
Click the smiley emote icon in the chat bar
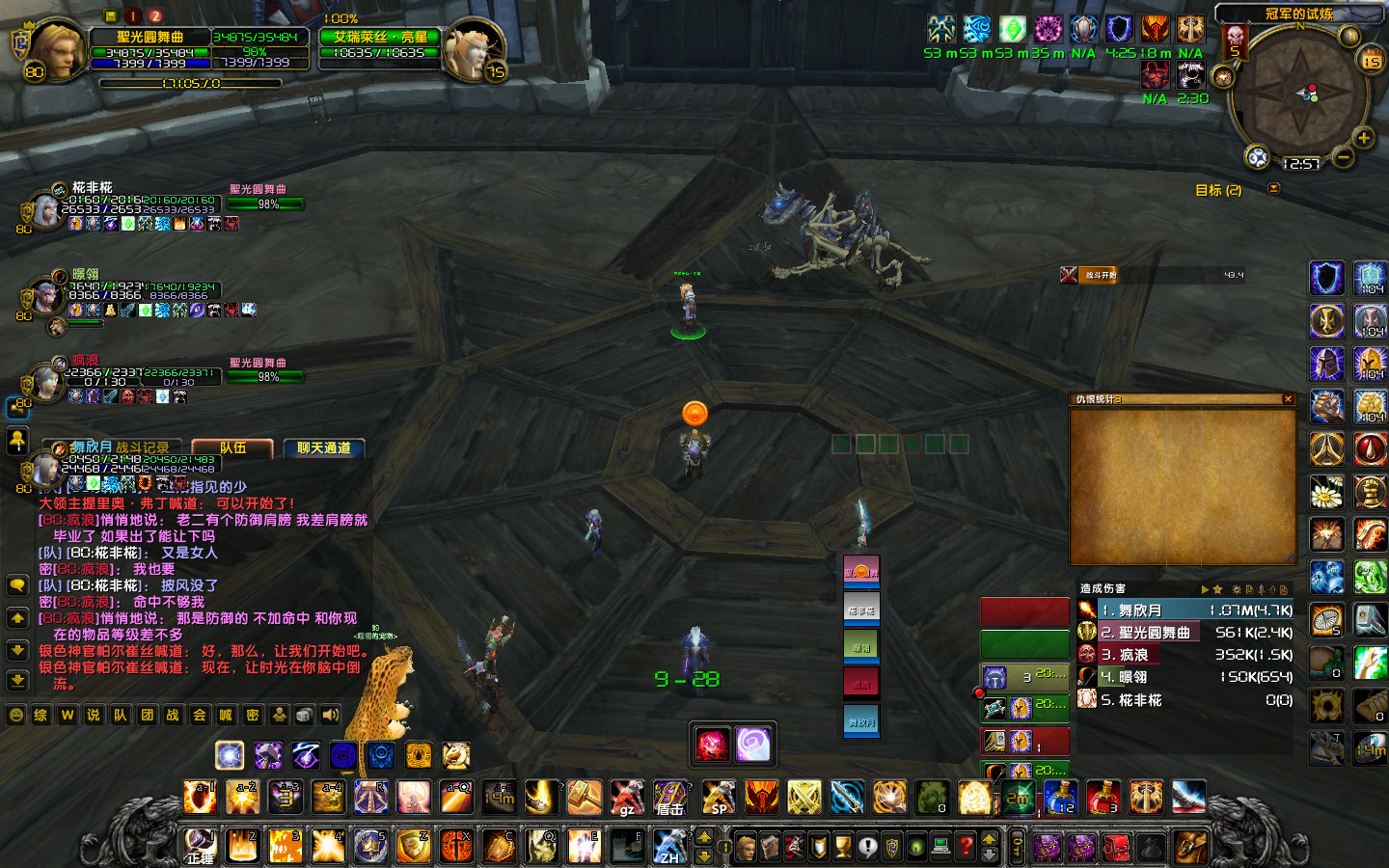point(15,716)
